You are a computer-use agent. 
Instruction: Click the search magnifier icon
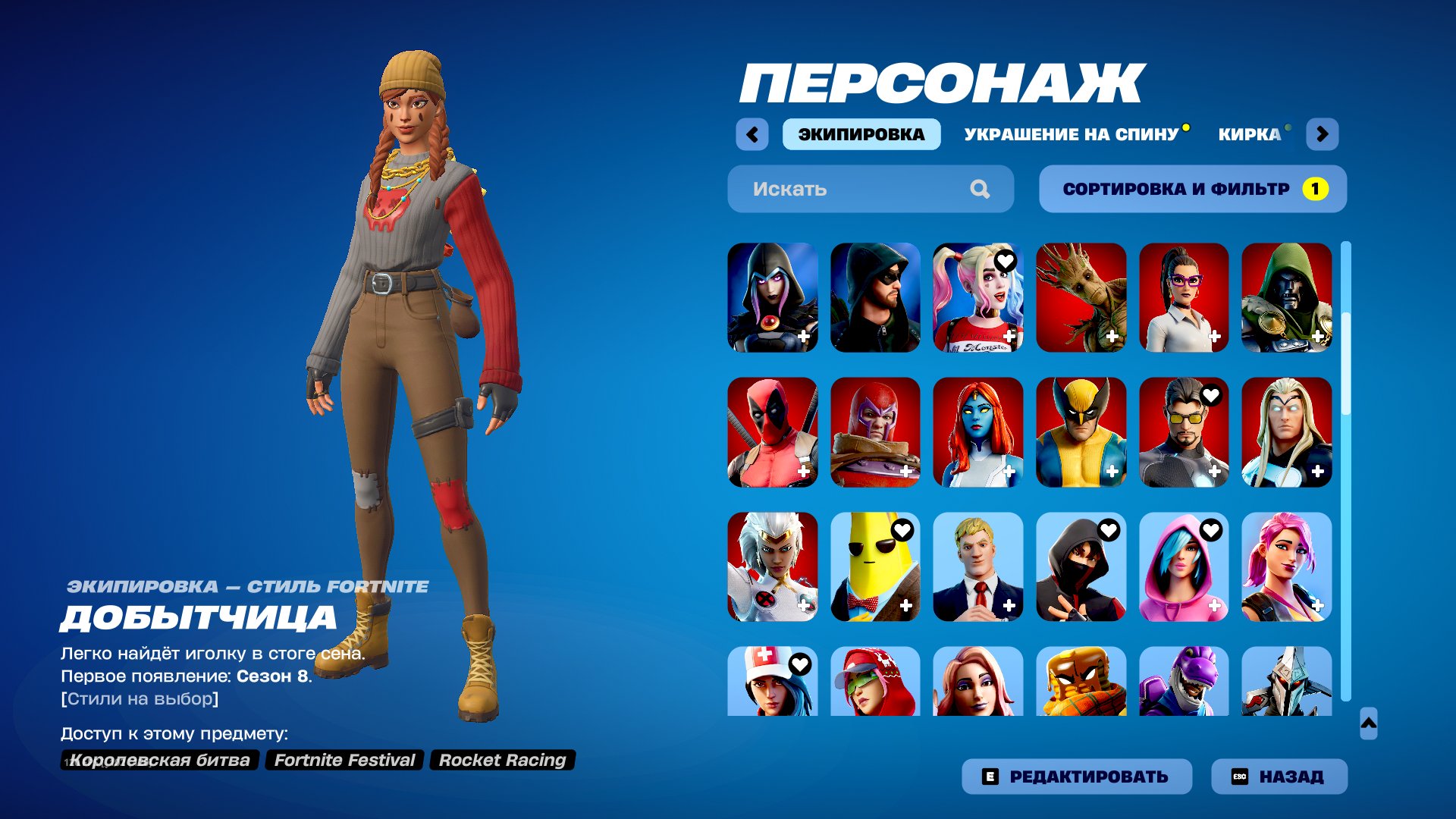[982, 189]
